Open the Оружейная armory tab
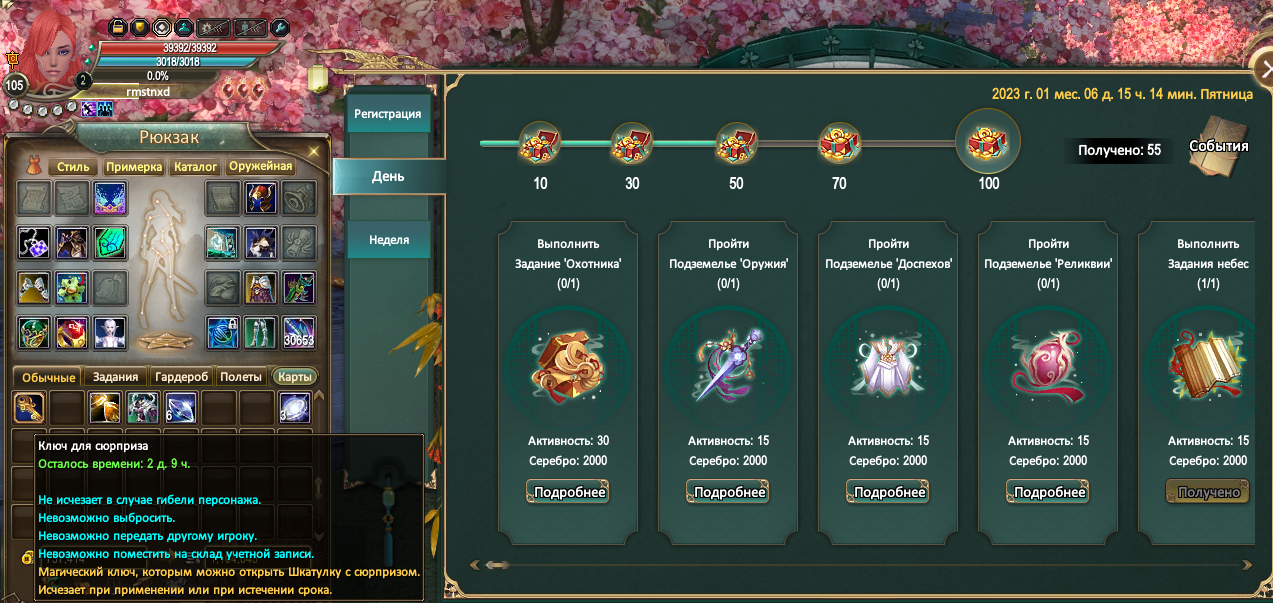Image resolution: width=1273 pixels, height=603 pixels. (259, 167)
